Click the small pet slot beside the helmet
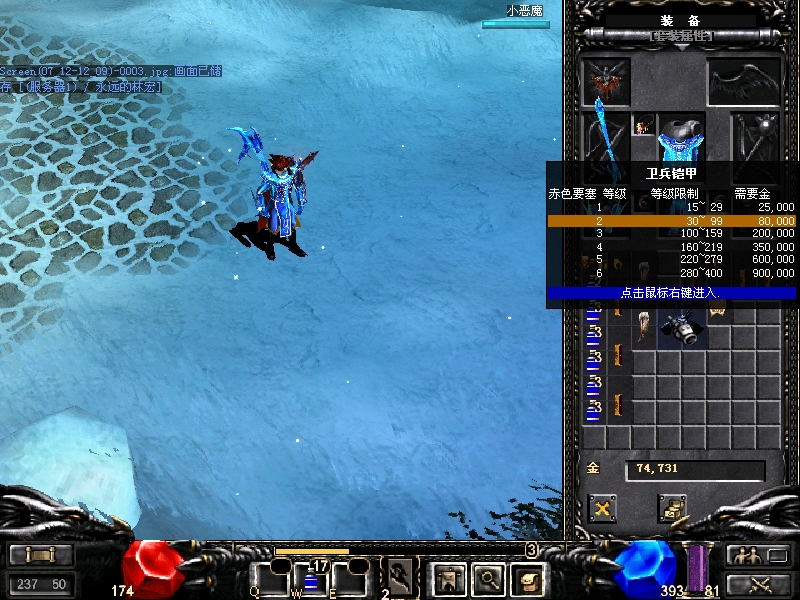Screen dimensions: 800x600 tap(641, 127)
